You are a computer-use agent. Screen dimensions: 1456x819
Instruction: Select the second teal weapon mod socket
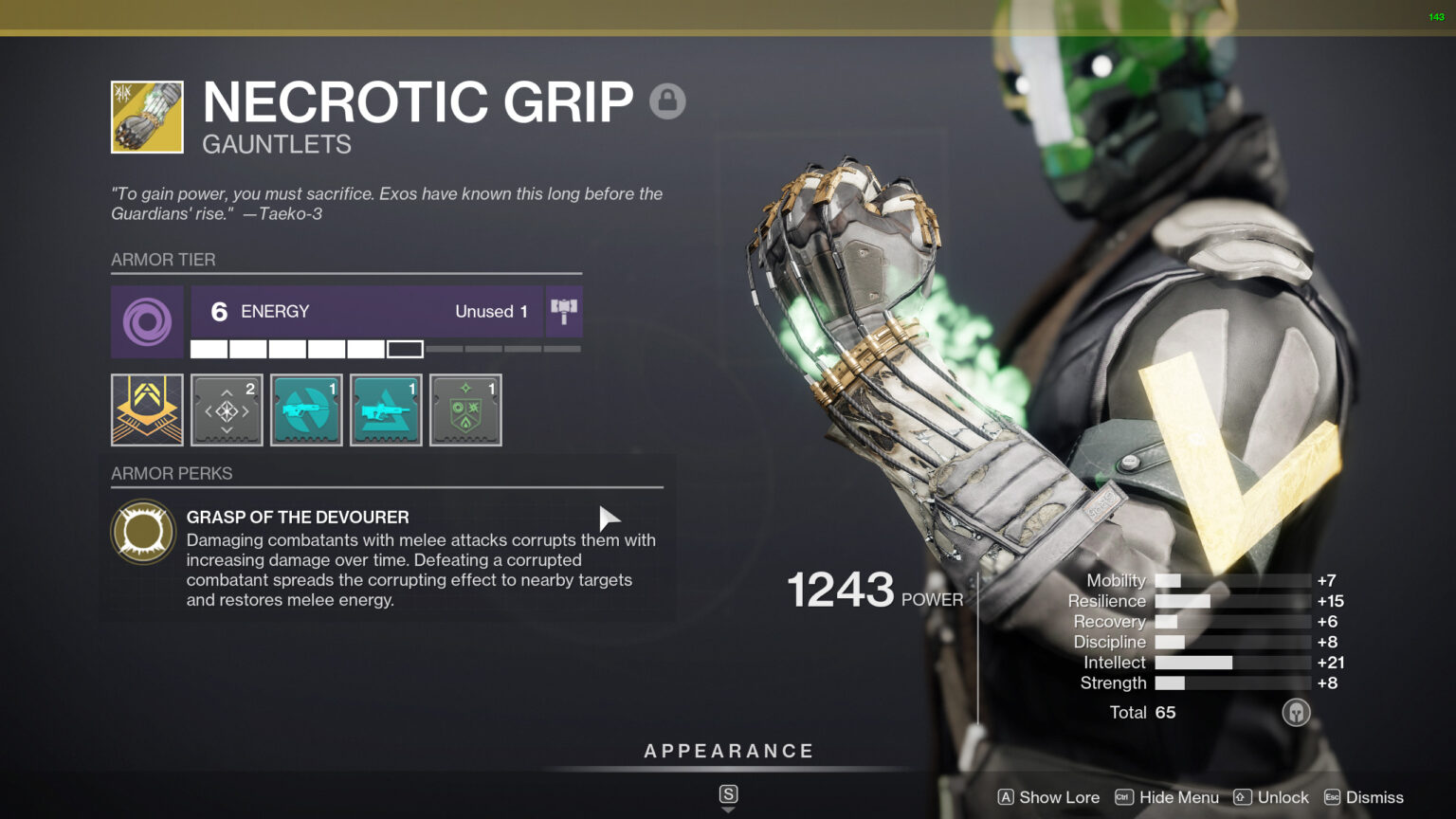(x=386, y=409)
